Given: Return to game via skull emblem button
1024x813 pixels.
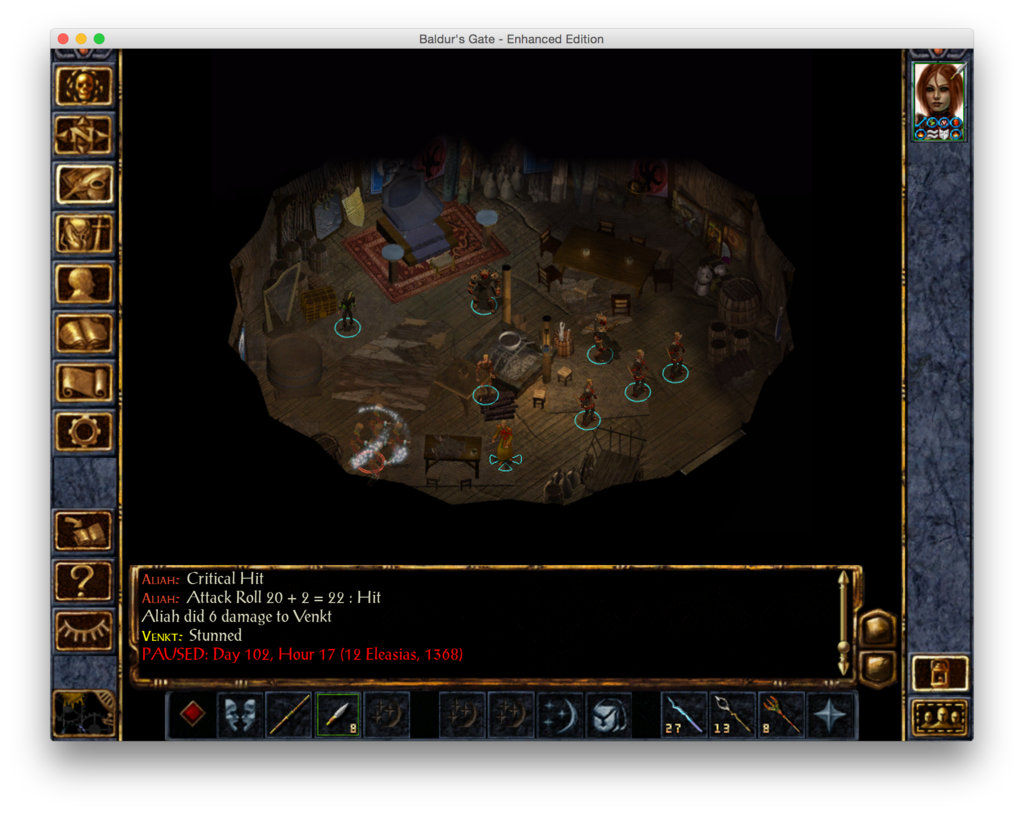Looking at the screenshot, I should coord(84,86).
